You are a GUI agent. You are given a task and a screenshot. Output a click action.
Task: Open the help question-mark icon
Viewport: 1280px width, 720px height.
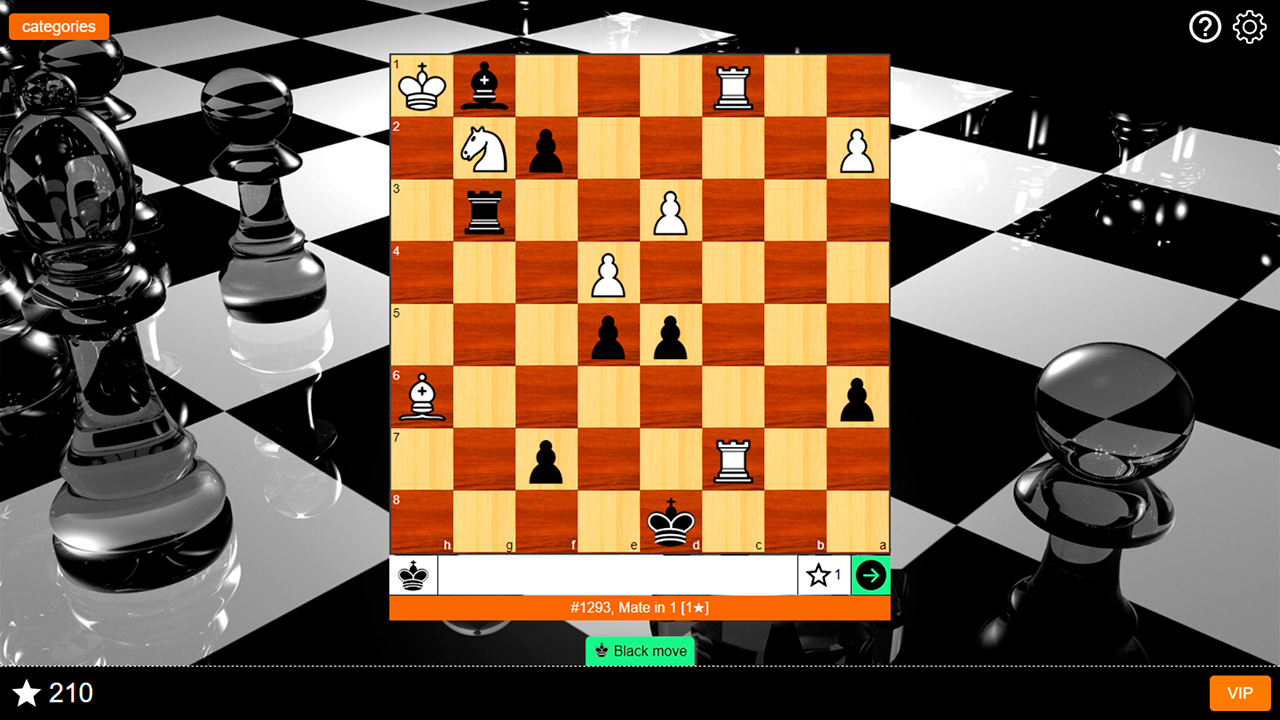click(1205, 27)
